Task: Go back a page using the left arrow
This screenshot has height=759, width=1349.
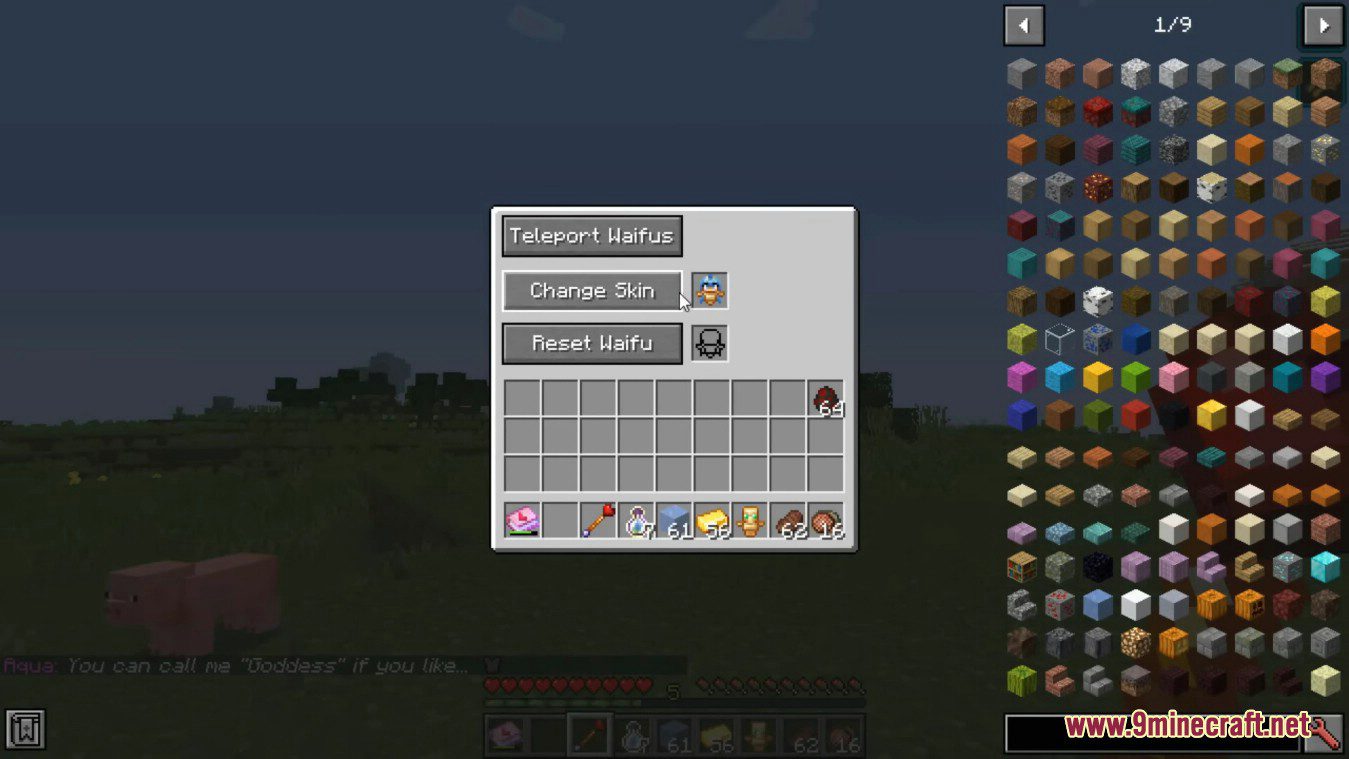Action: (1023, 25)
